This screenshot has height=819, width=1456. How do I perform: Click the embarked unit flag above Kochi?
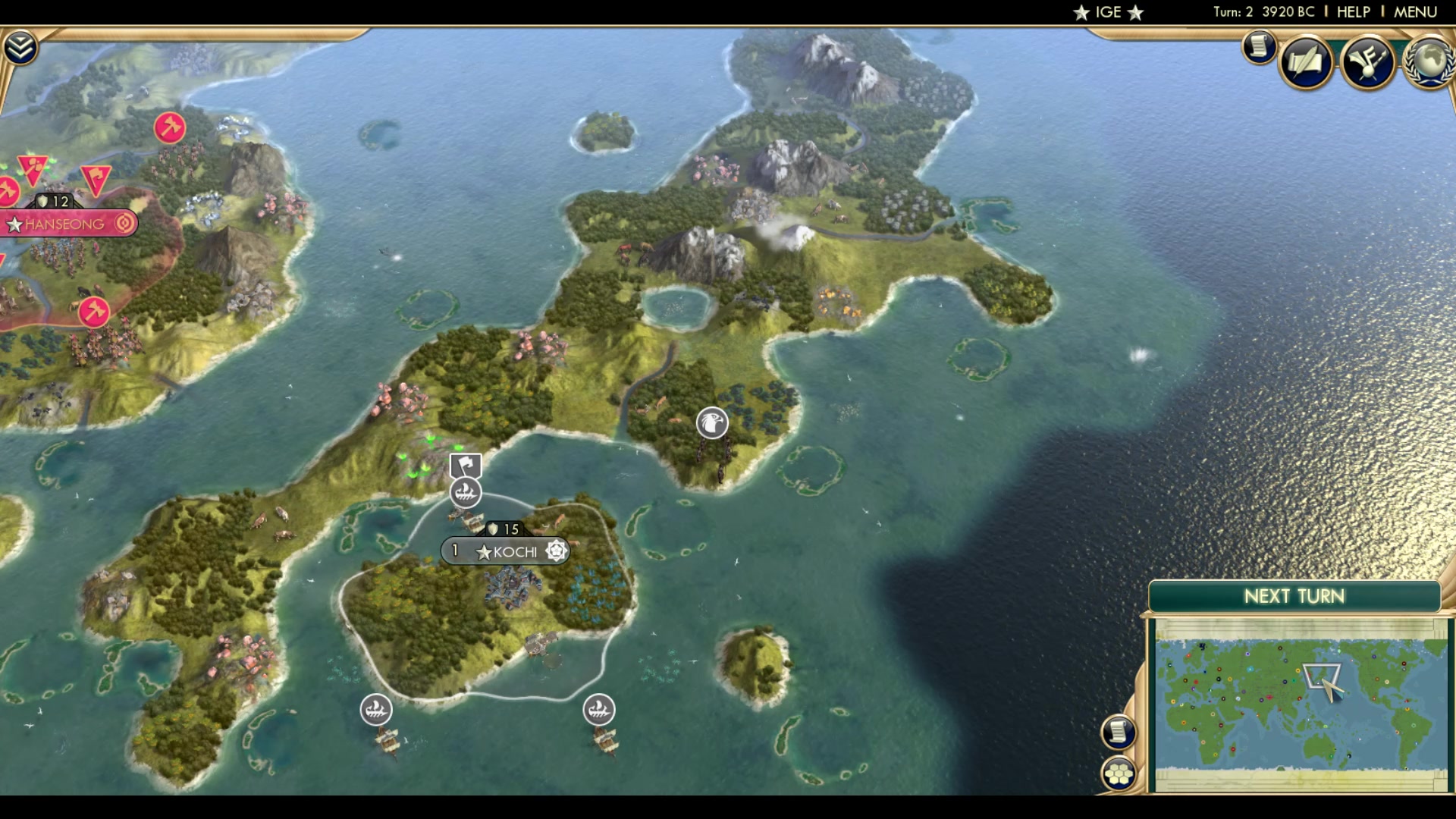tap(465, 464)
